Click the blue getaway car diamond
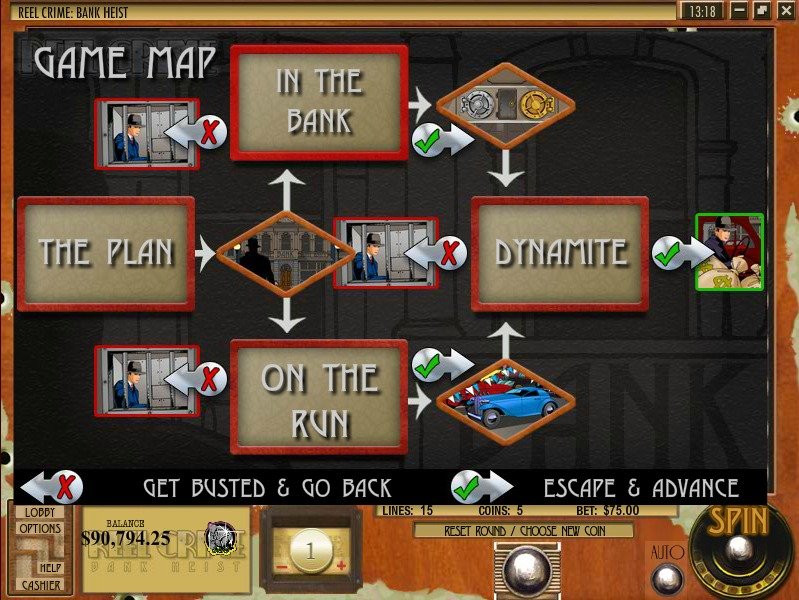This screenshot has width=799, height=600. click(x=505, y=402)
